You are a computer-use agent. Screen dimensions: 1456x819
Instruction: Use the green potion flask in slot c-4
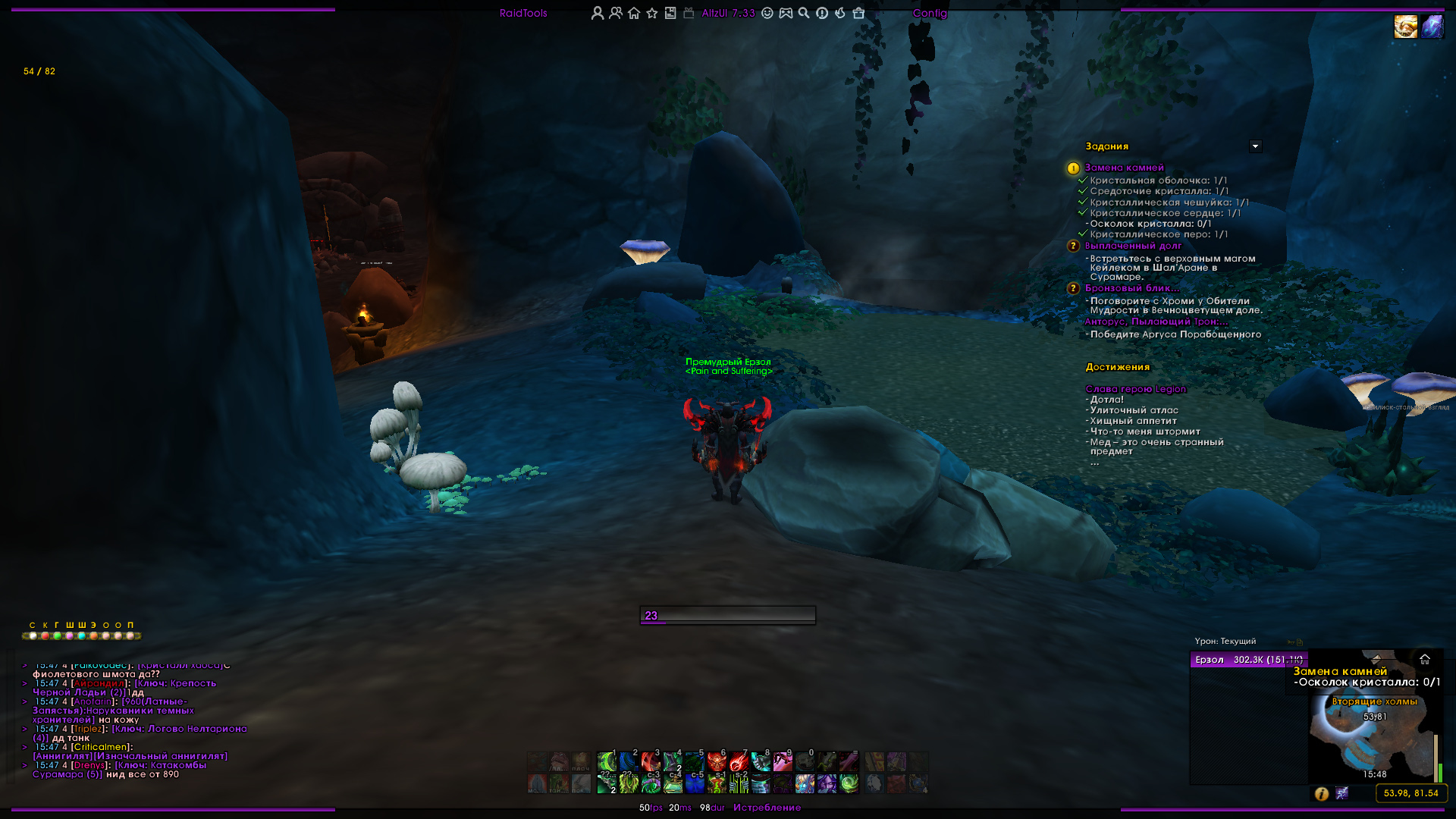672,783
